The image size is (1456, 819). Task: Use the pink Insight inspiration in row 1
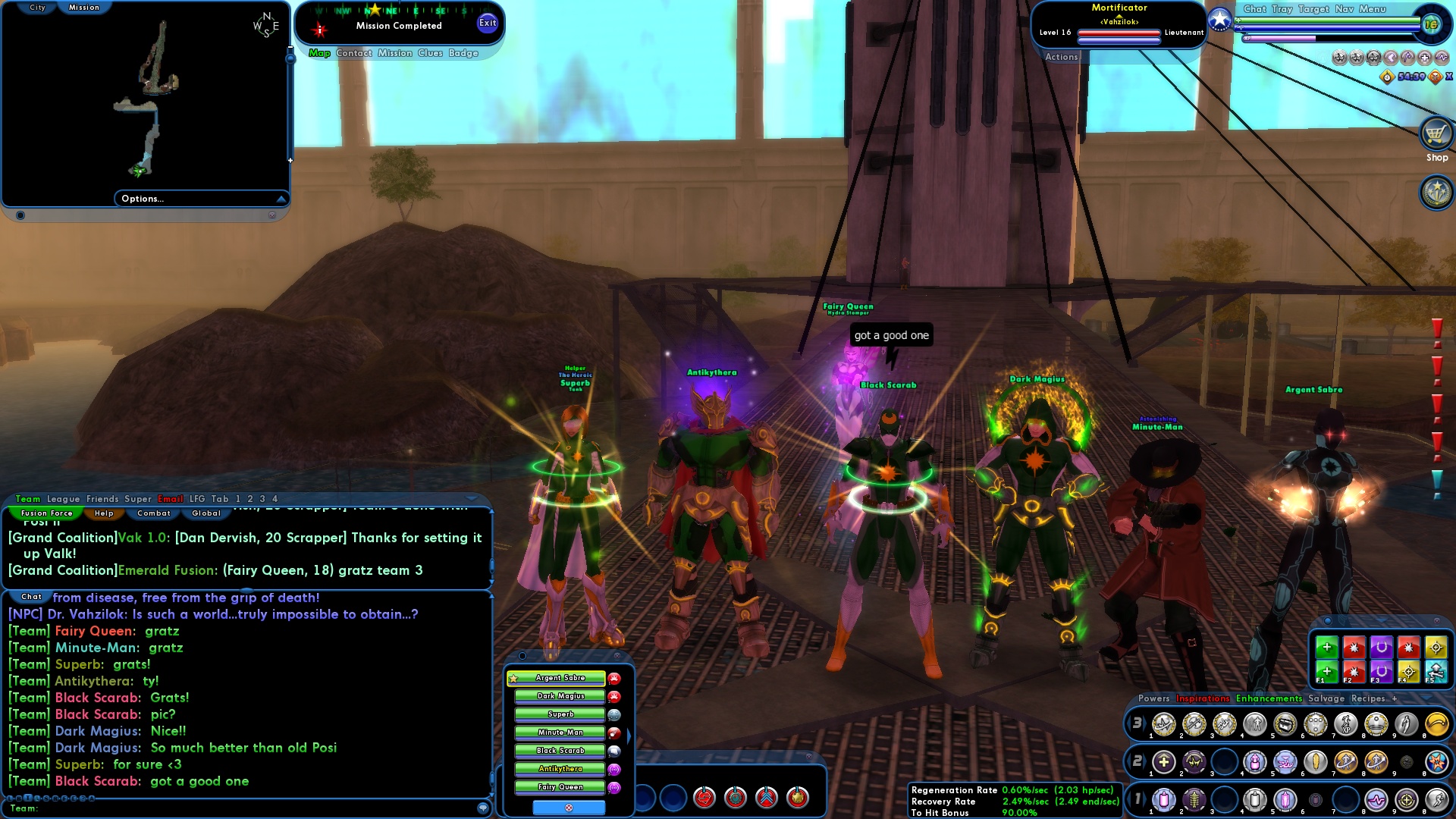coord(1163,802)
